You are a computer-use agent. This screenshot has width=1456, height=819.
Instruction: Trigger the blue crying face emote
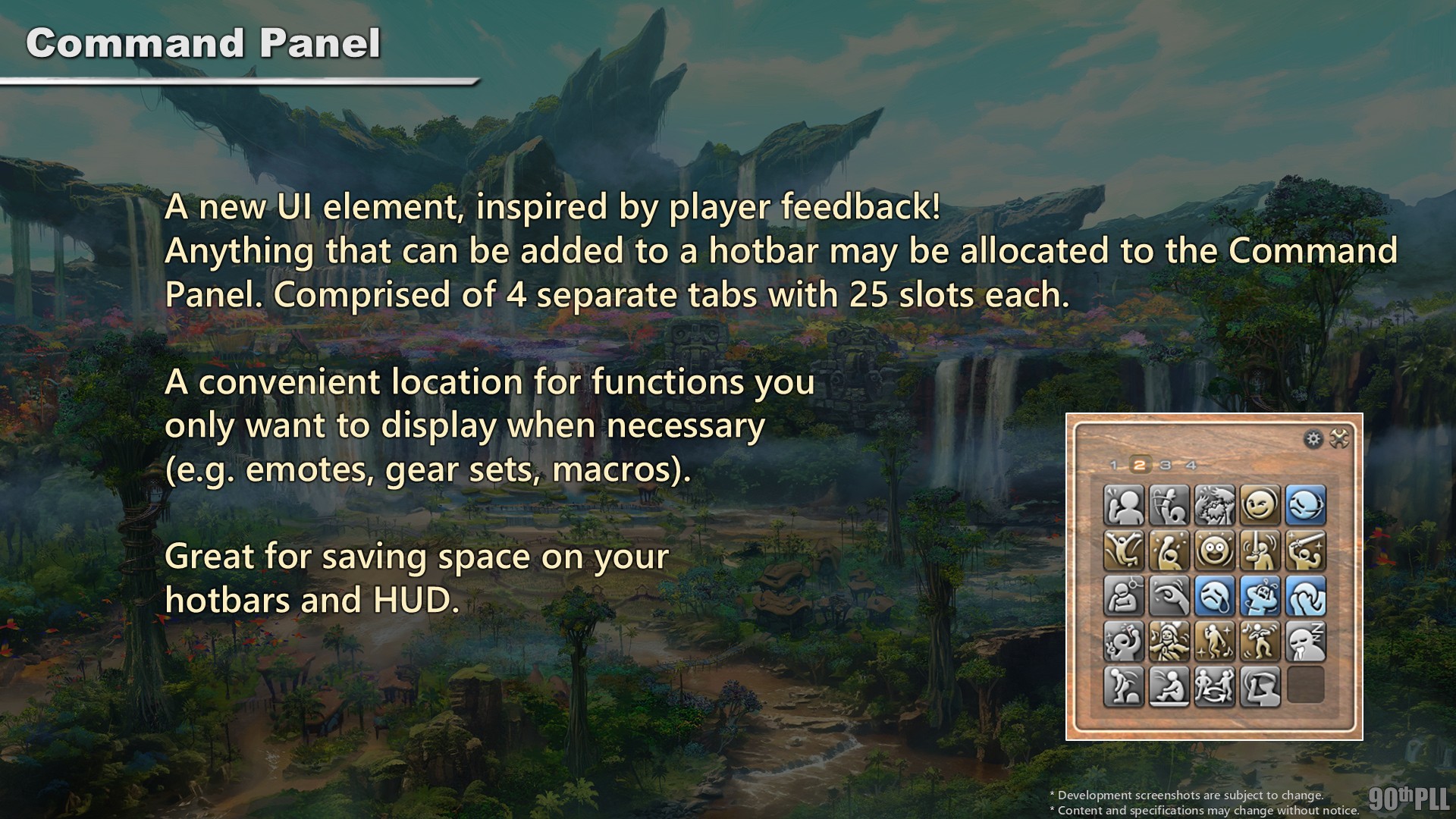tap(1214, 596)
